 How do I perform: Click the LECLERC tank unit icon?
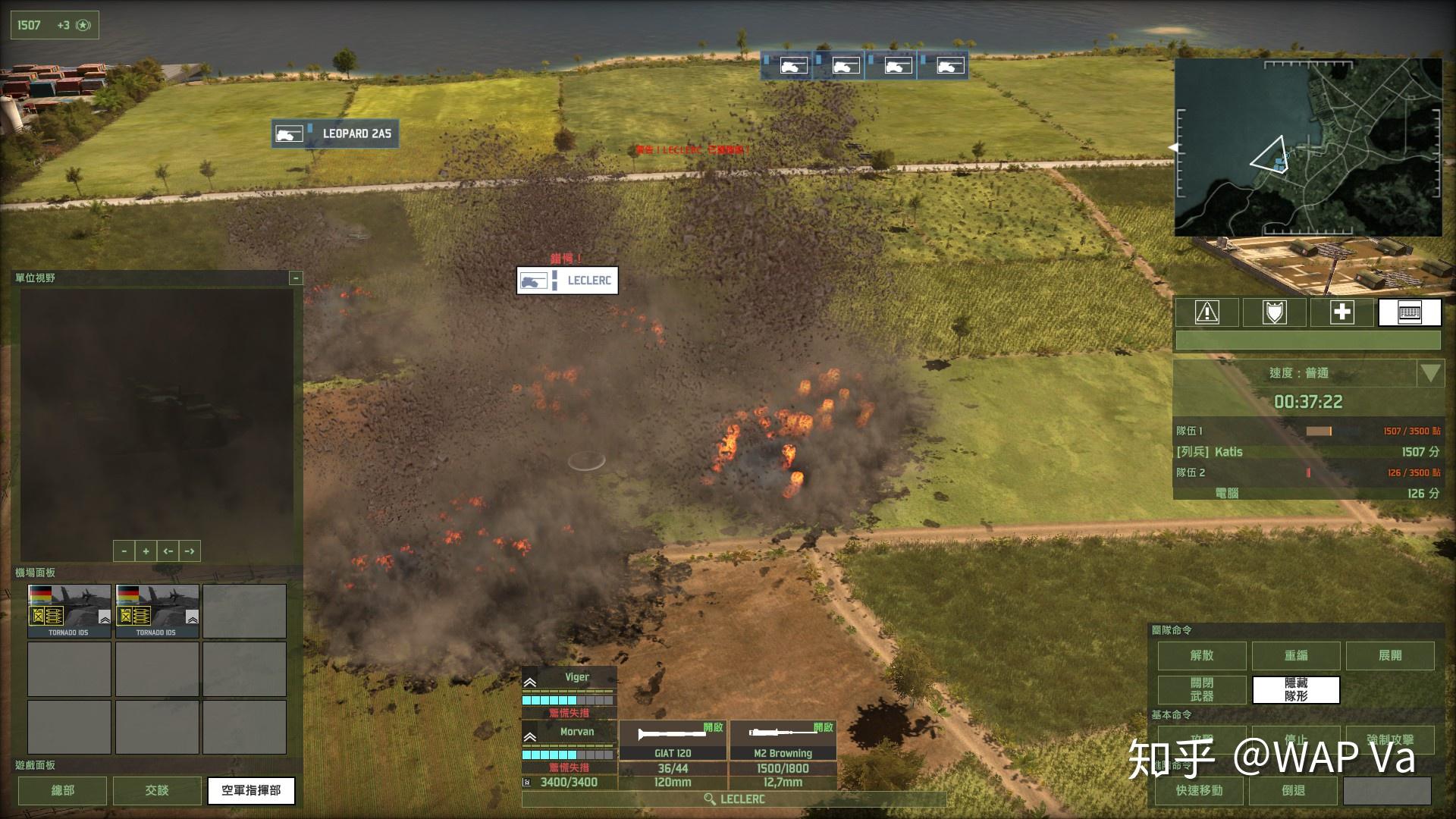pyautogui.click(x=535, y=281)
